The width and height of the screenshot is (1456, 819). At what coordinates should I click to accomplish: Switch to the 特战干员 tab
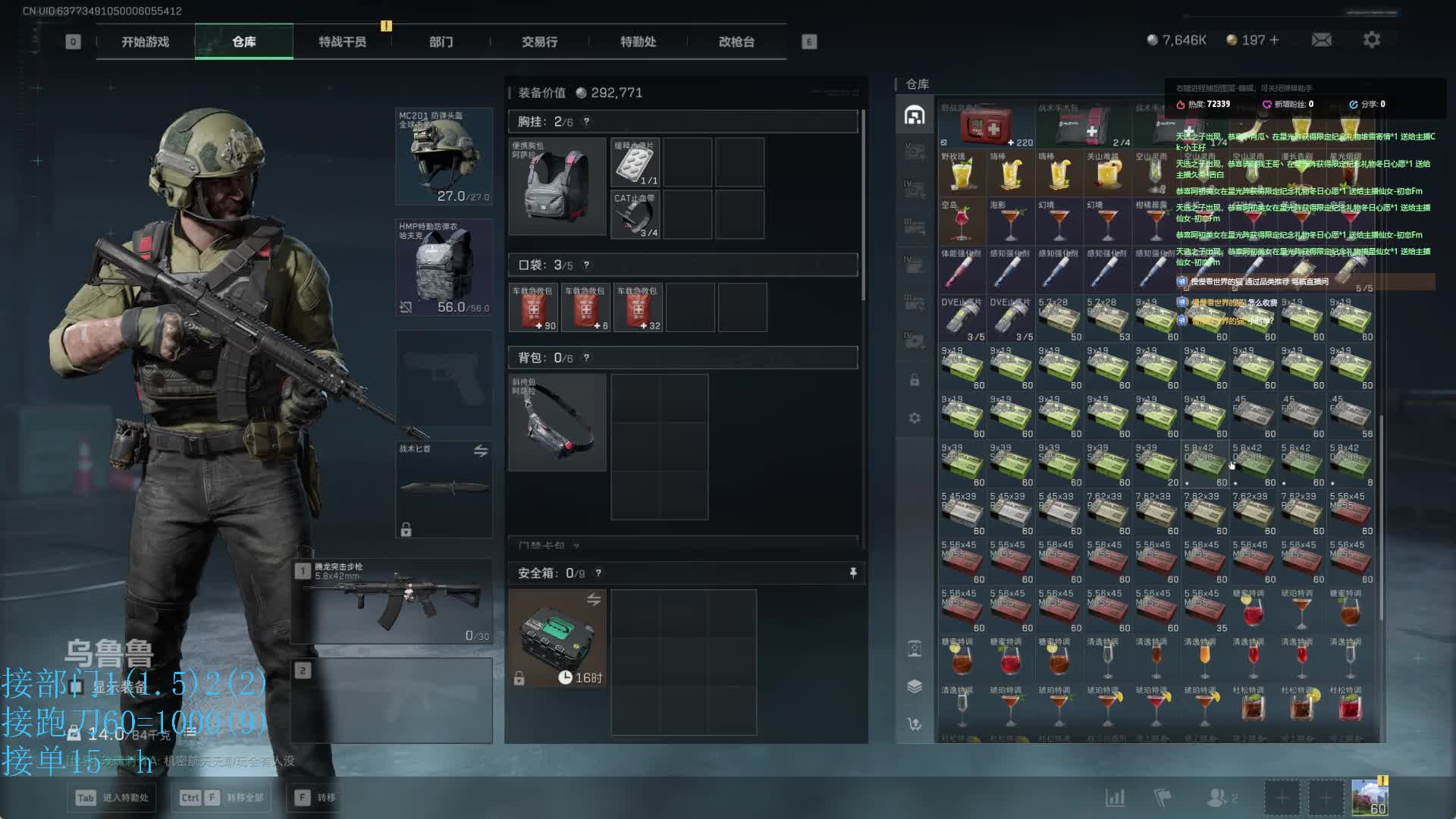coord(342,42)
